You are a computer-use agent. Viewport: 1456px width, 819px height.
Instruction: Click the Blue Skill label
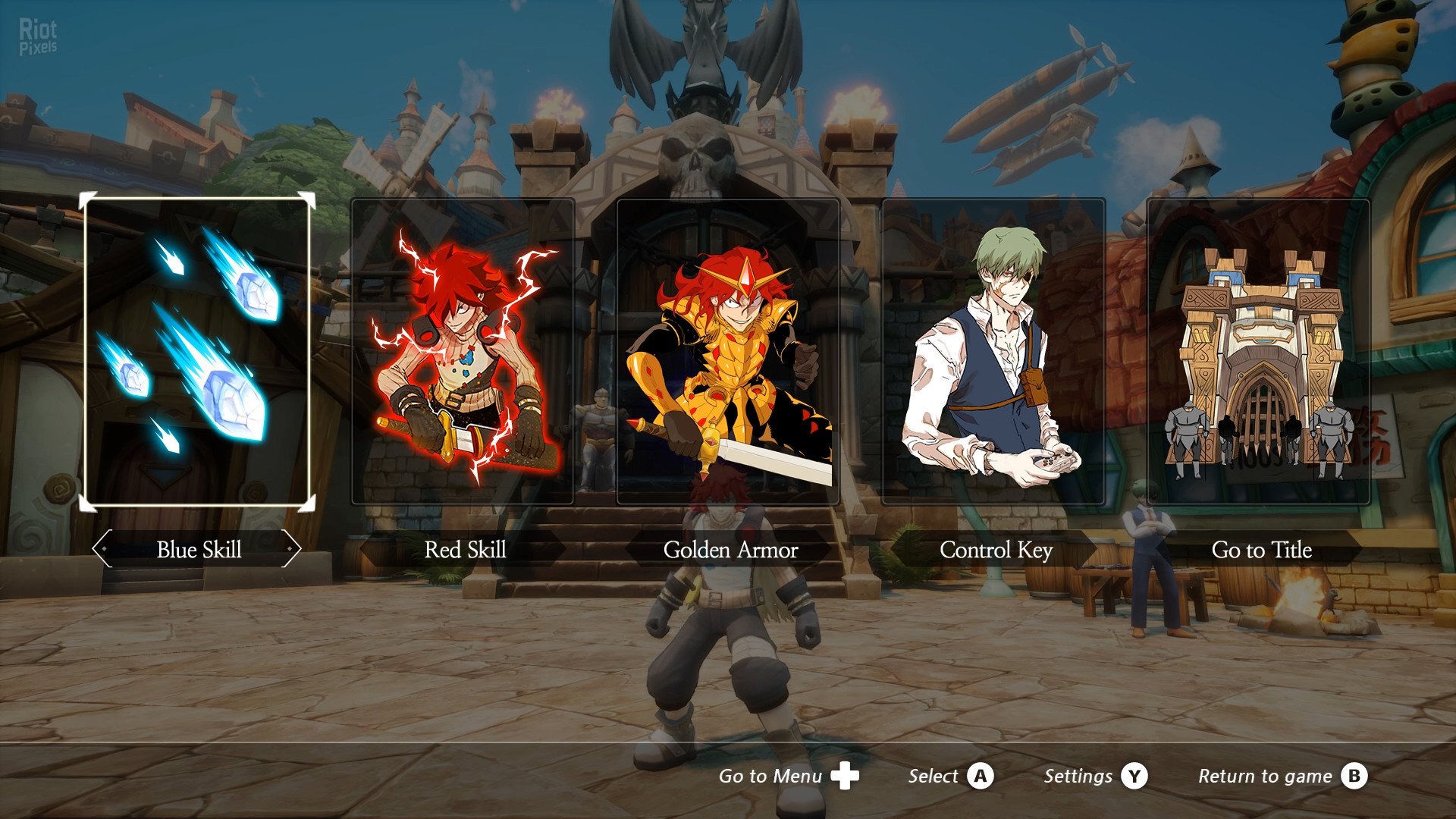[199, 550]
